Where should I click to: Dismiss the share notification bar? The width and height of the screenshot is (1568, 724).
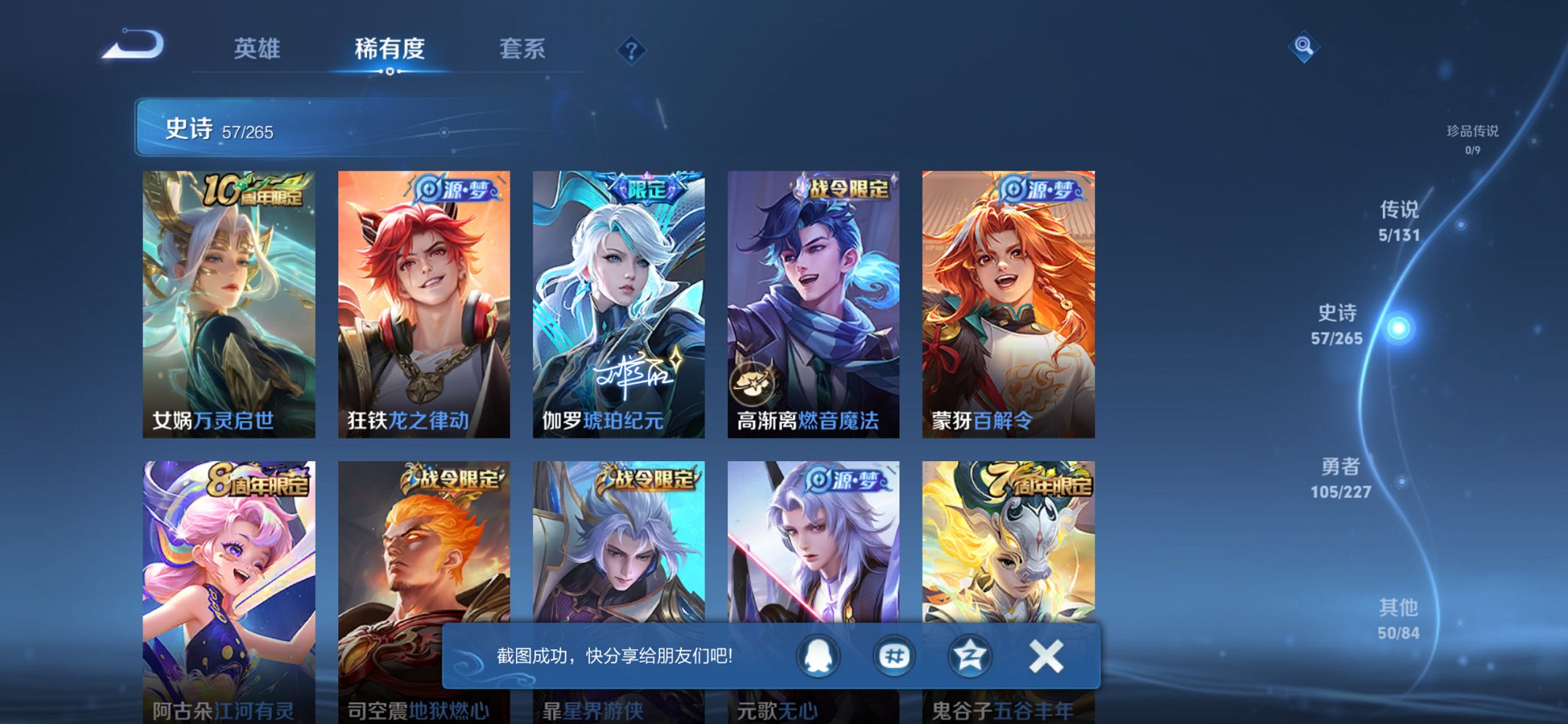[x=1045, y=656]
